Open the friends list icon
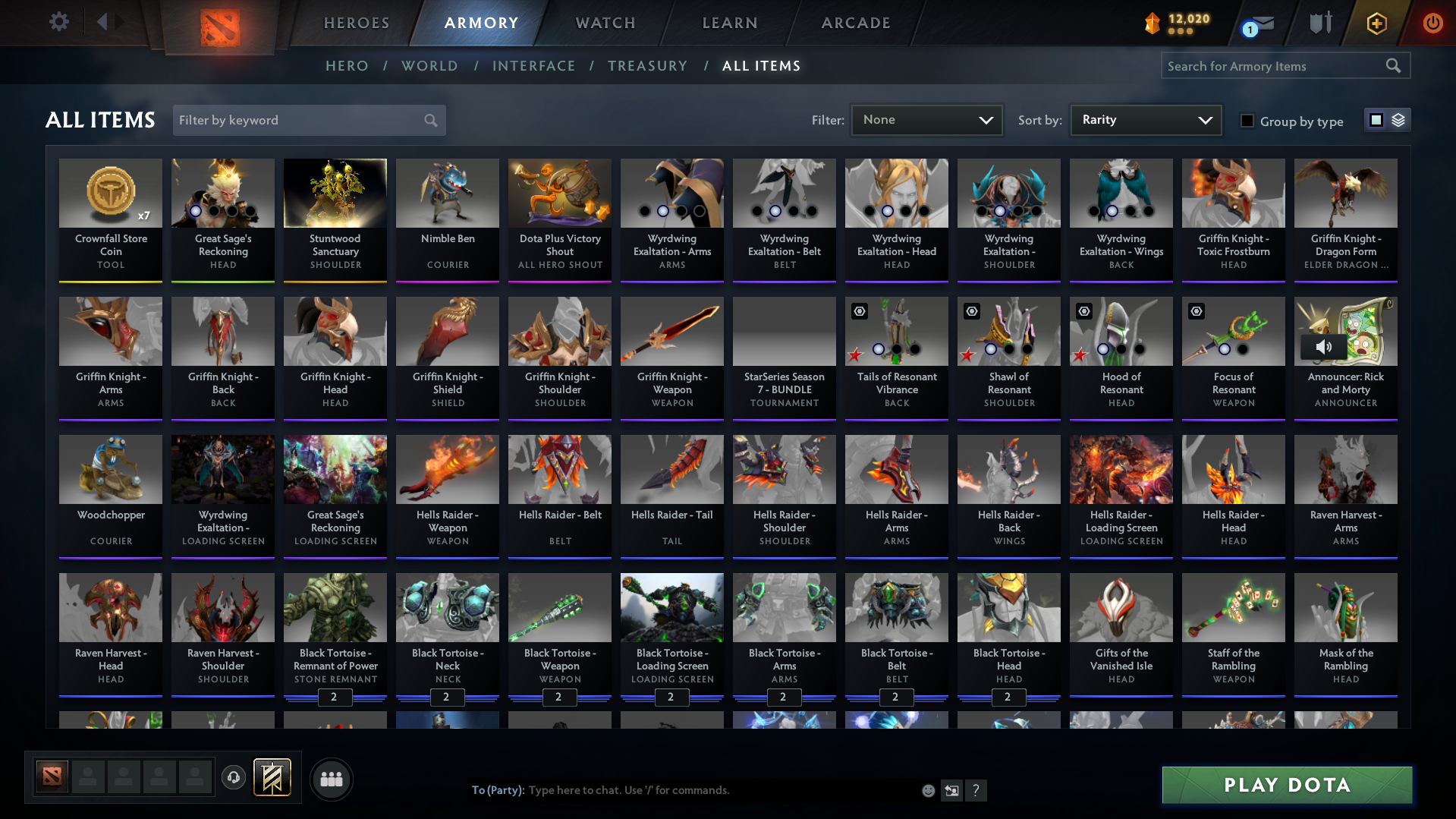 click(x=331, y=779)
